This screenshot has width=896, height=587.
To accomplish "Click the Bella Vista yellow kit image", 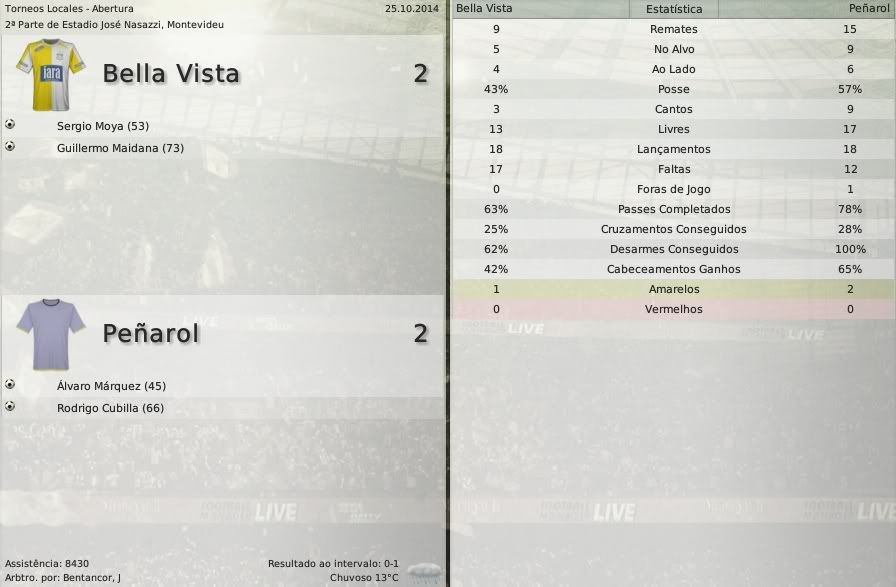I will [x=51, y=73].
